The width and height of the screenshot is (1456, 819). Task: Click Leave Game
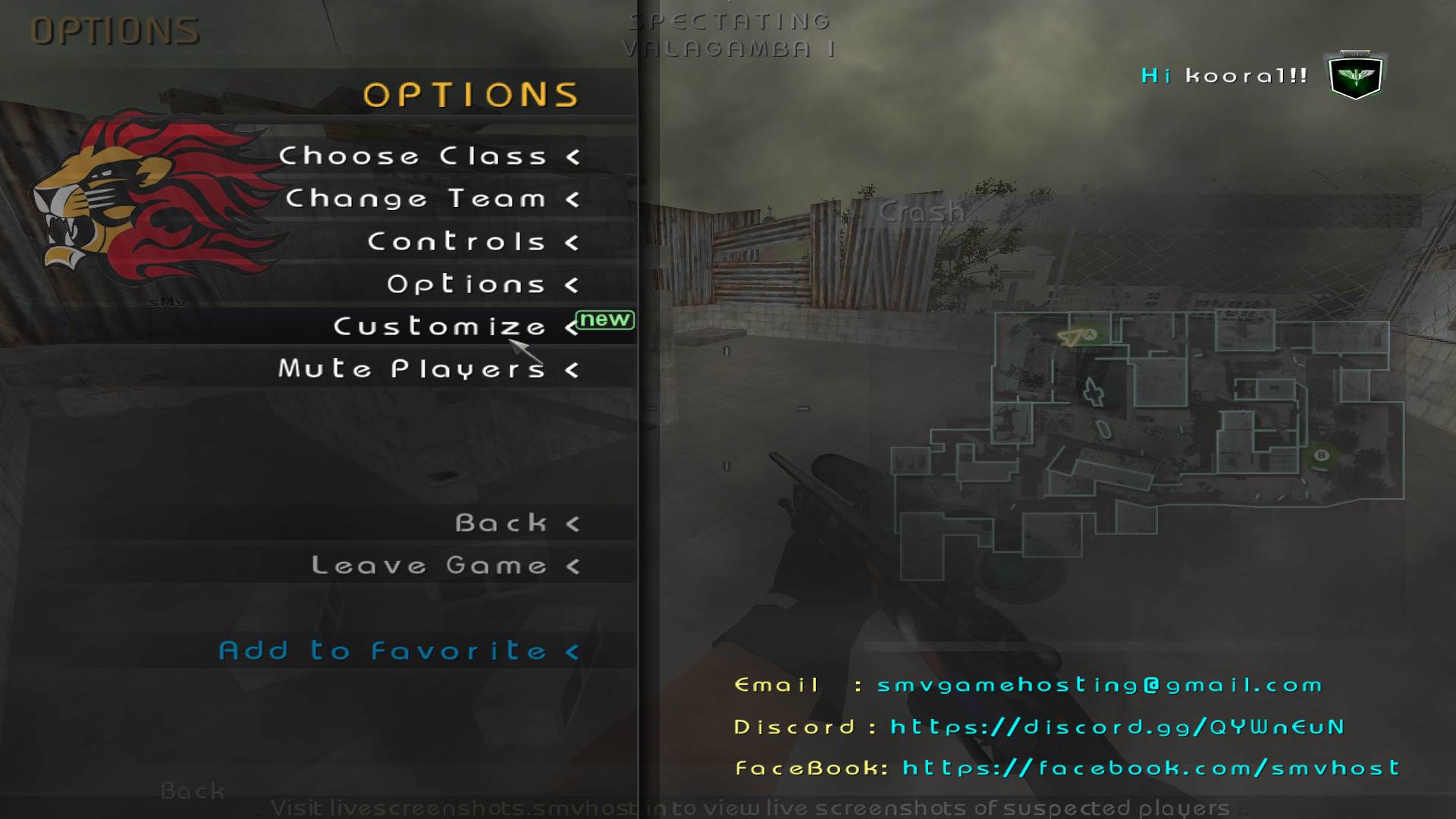coord(429,566)
